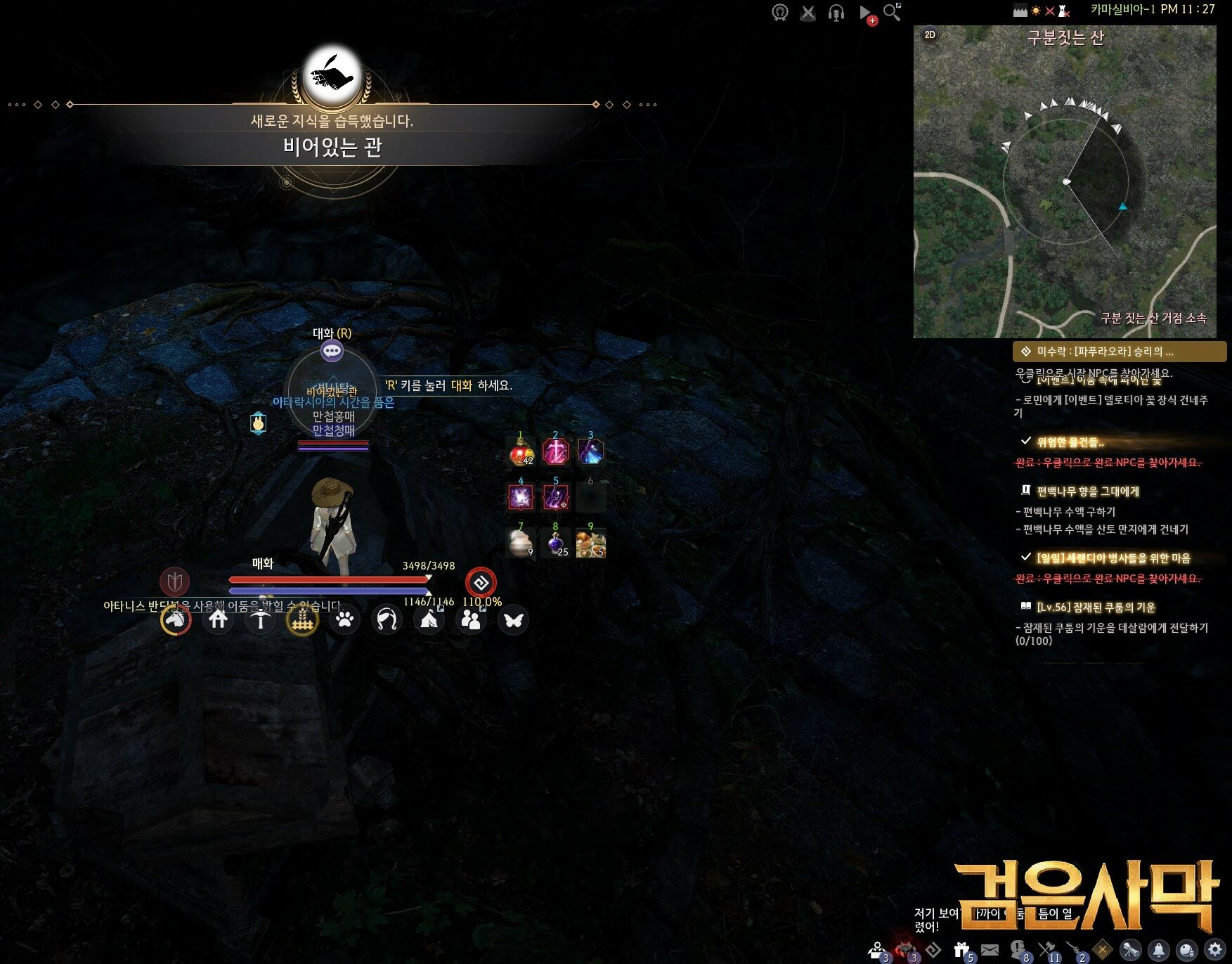Select the 편백나무 향을 그대에게 quest

pyautogui.click(x=1087, y=491)
